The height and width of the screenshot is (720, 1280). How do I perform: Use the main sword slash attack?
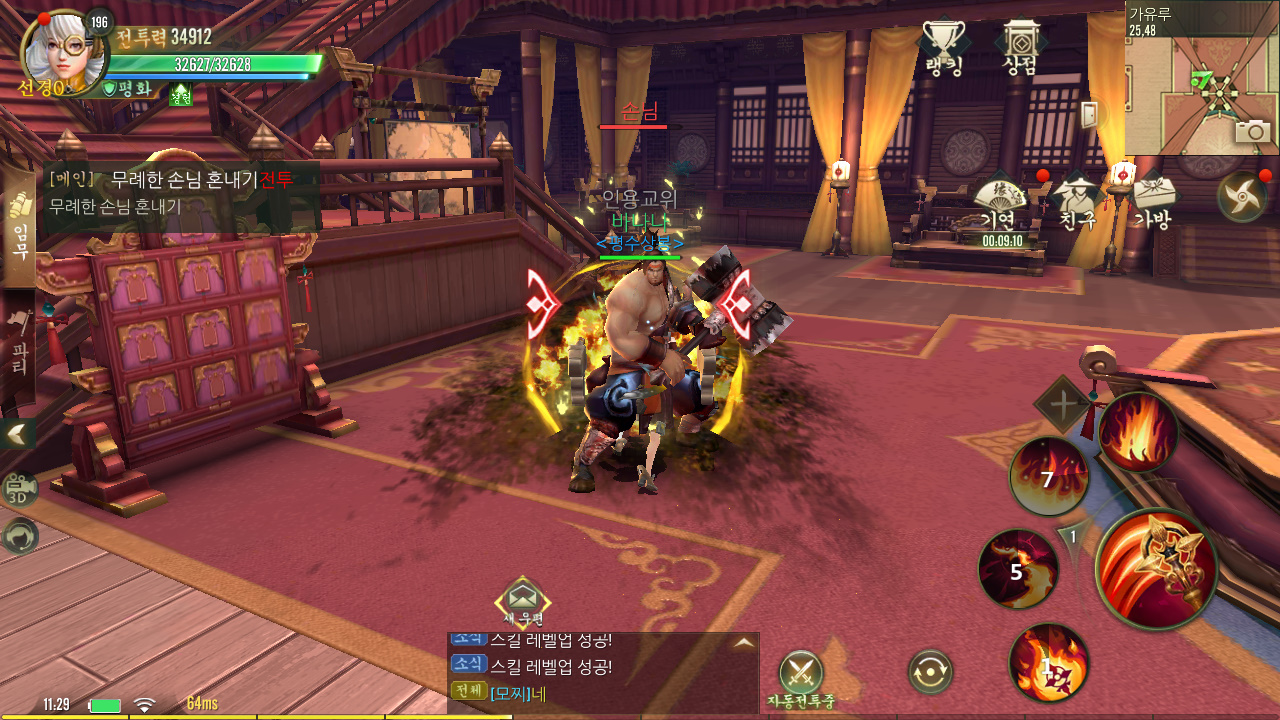pyautogui.click(x=1156, y=568)
